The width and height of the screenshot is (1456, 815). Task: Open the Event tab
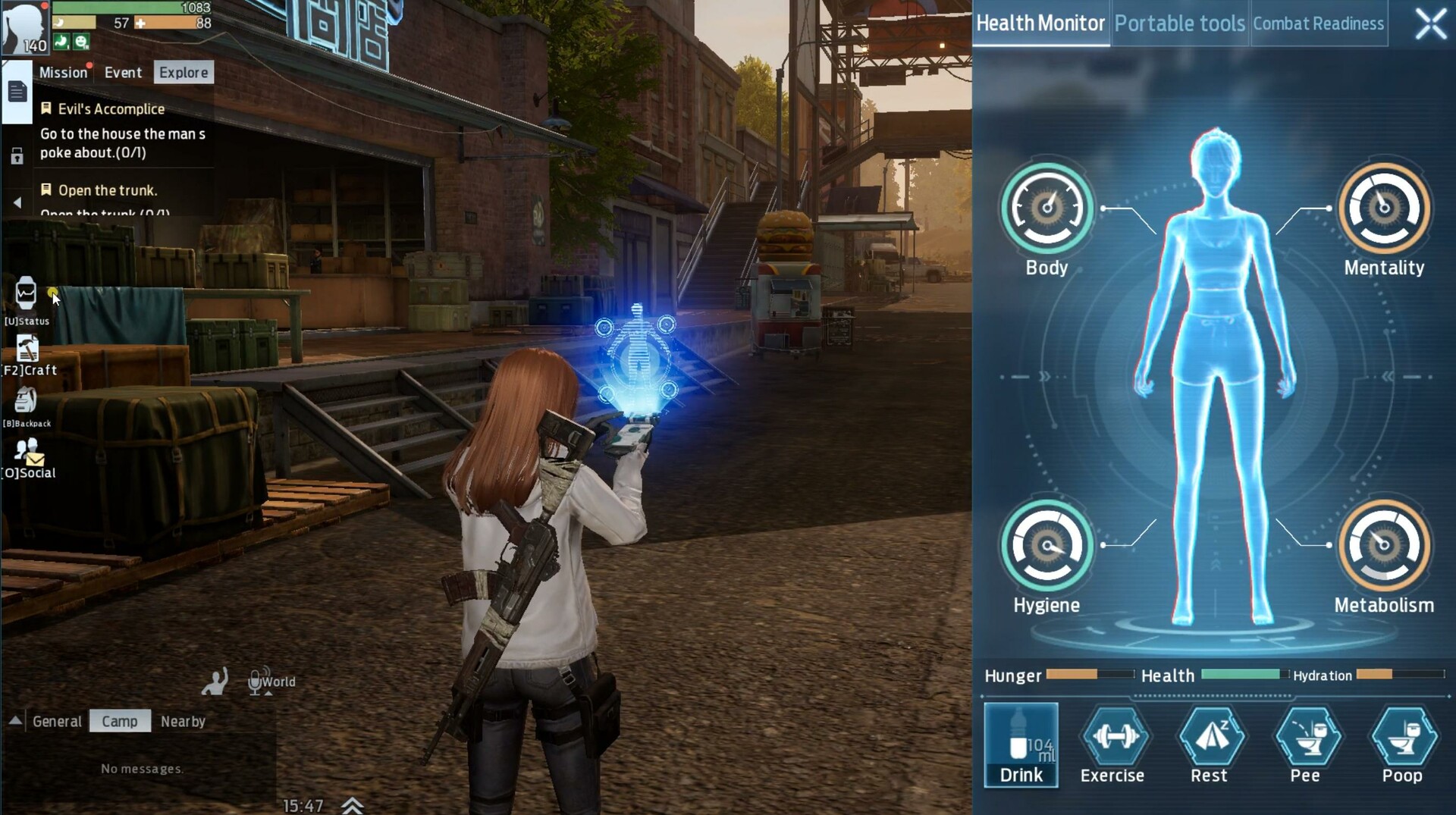[x=123, y=73]
